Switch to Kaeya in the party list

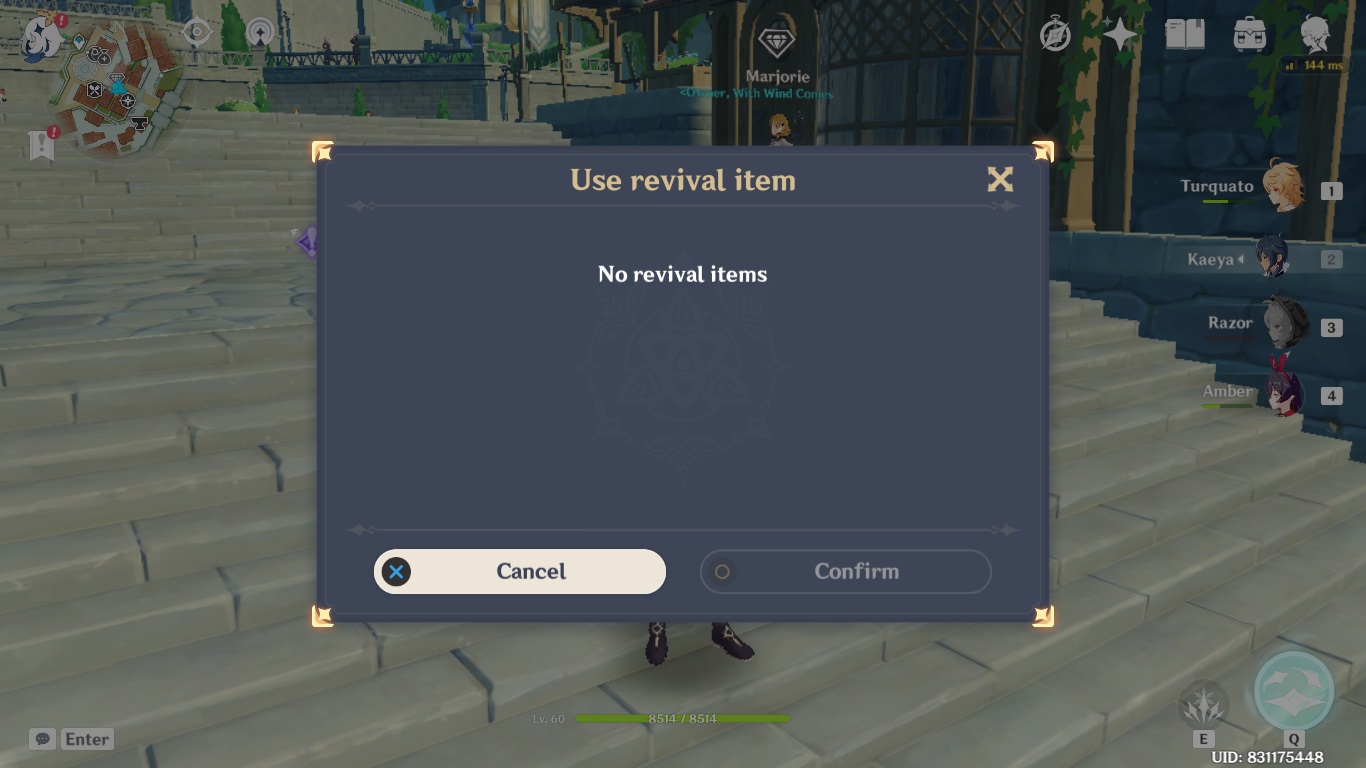[x=1273, y=258]
